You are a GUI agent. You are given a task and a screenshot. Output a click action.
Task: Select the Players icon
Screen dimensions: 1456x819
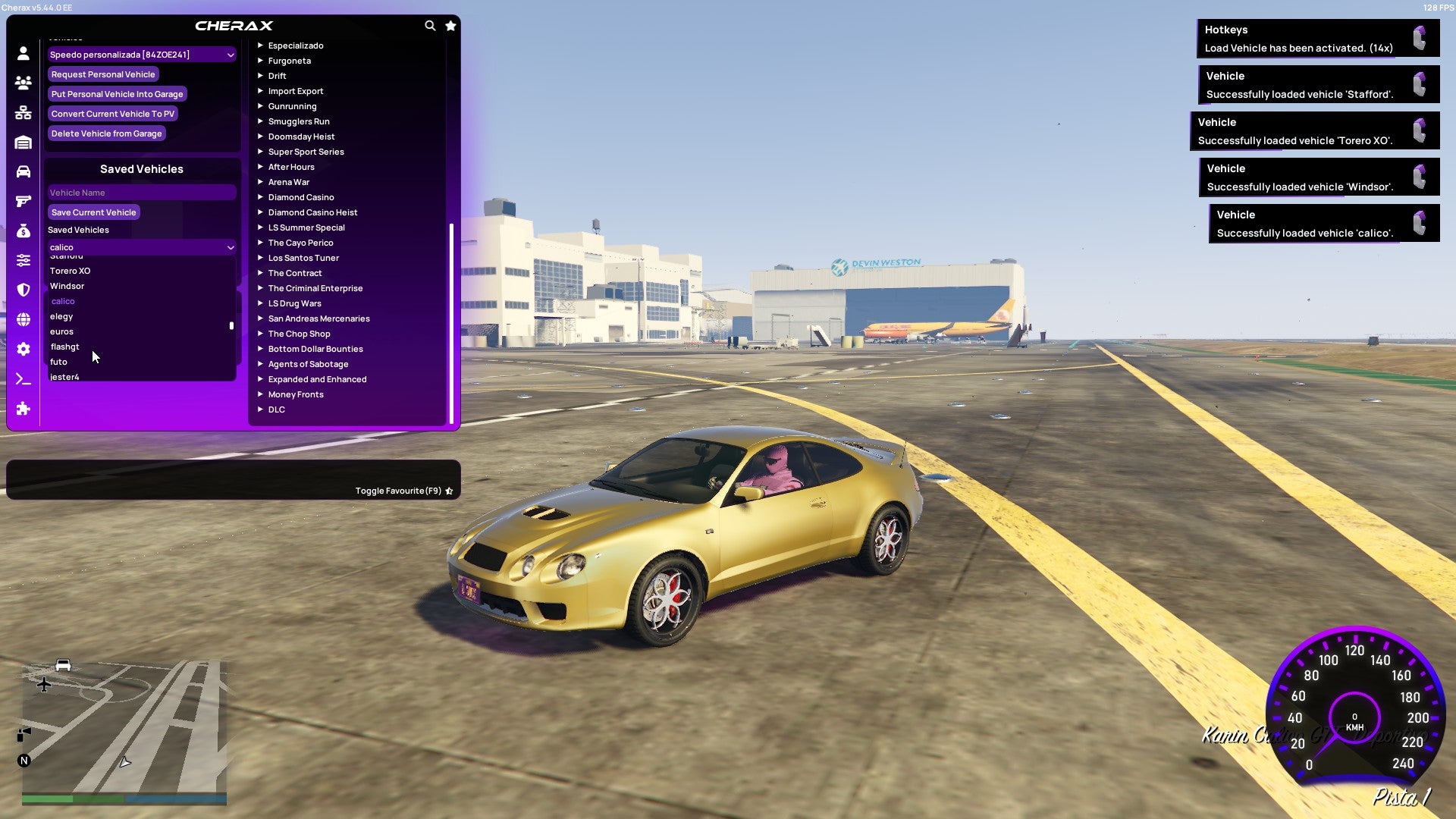pos(23,83)
